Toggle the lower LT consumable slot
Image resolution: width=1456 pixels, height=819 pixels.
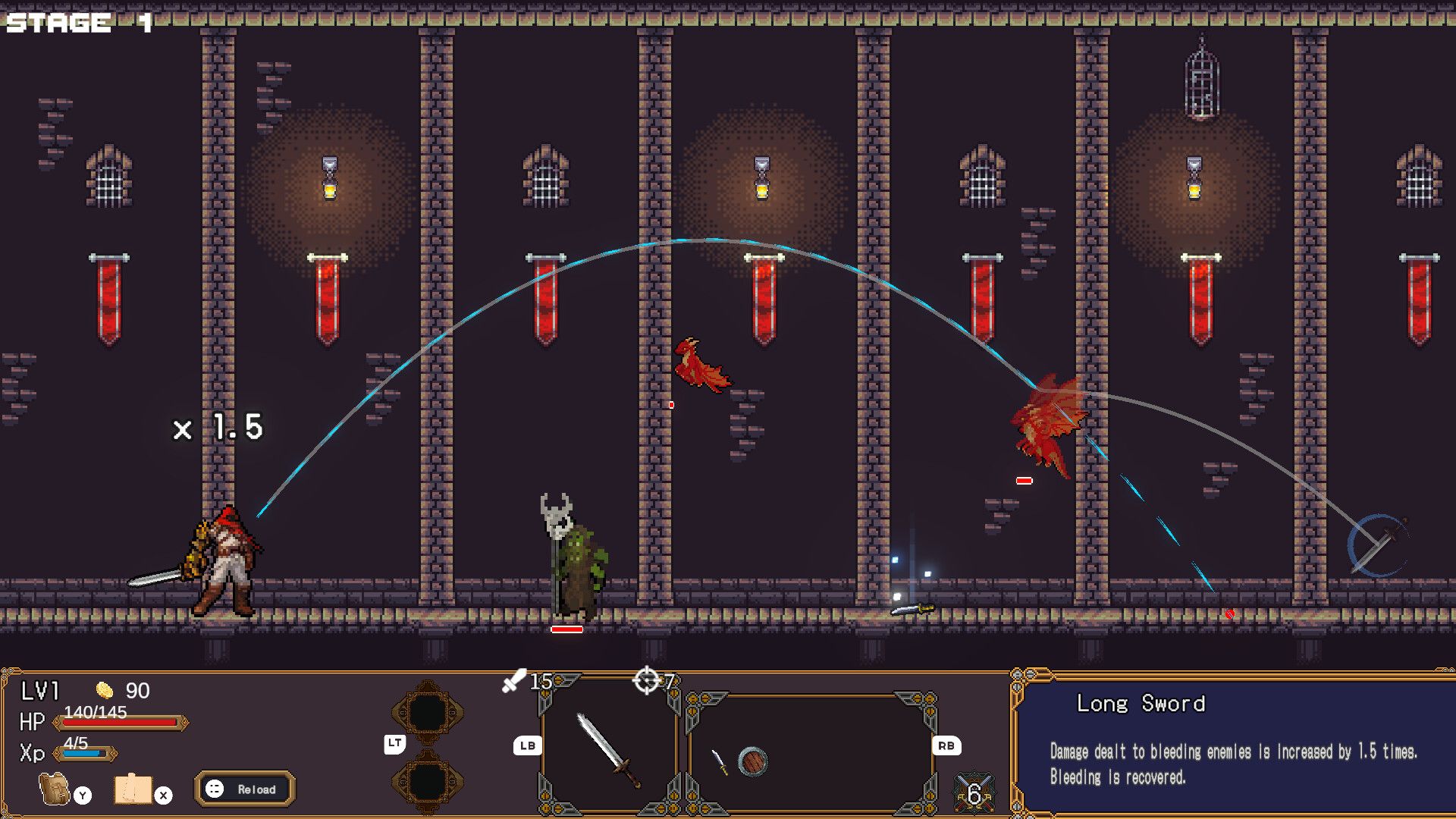[427, 783]
